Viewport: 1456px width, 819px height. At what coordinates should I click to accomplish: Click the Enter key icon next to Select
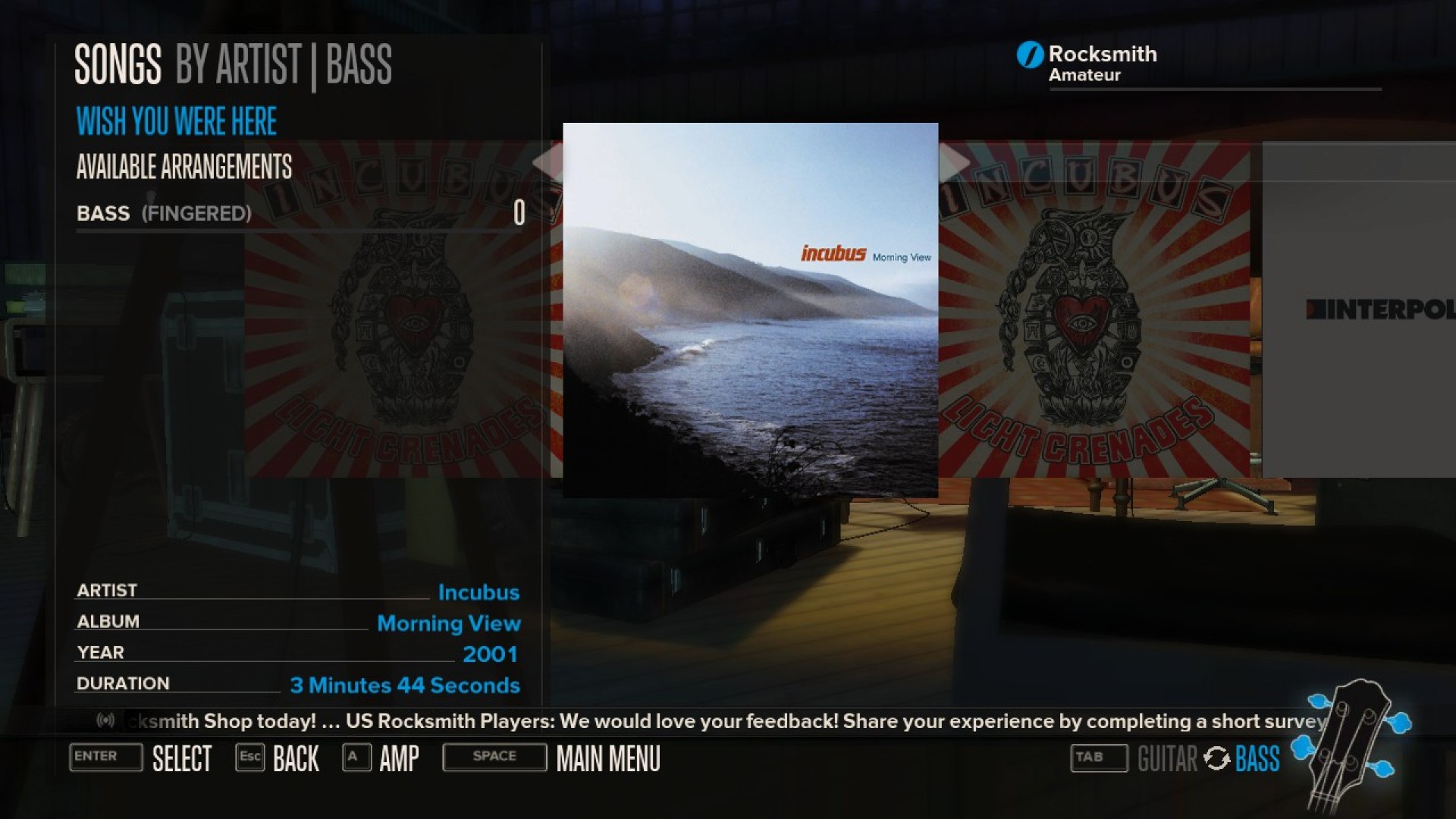[105, 758]
